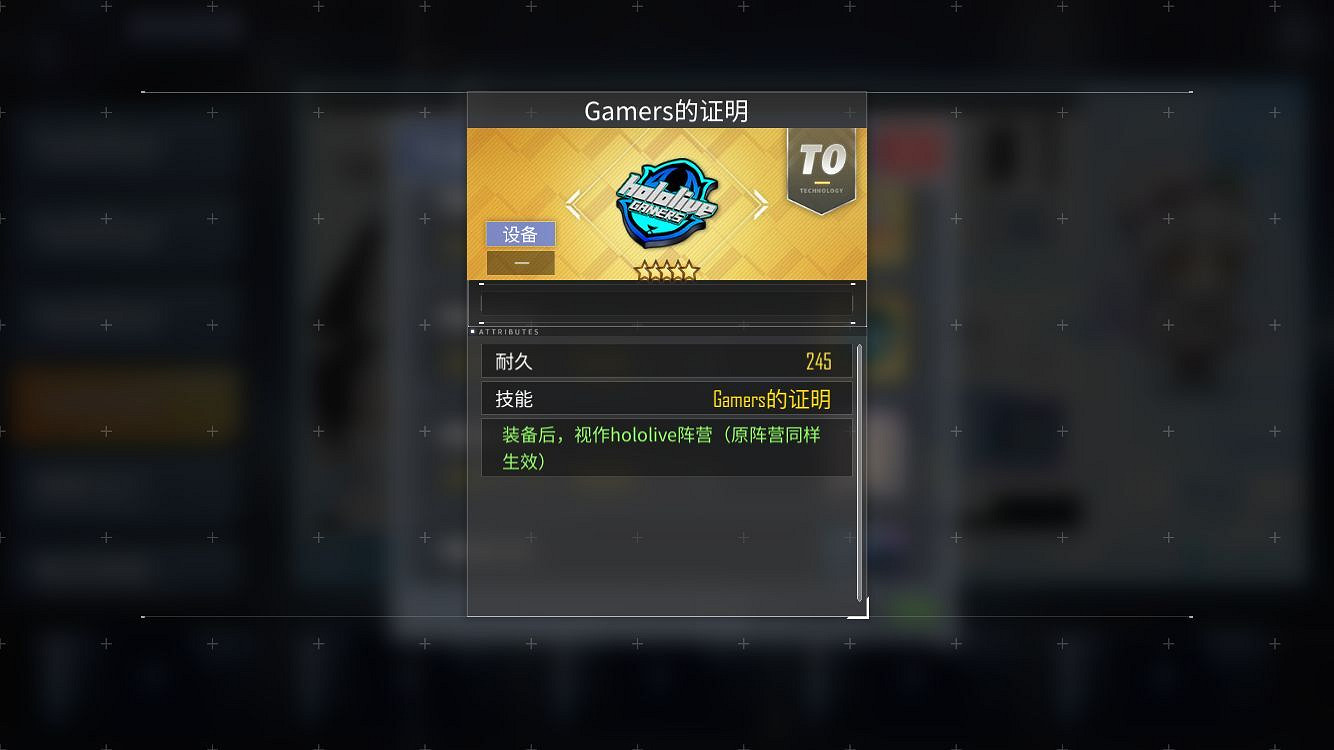Toggle the third rarity star
The height and width of the screenshot is (750, 1334).
[x=667, y=268]
